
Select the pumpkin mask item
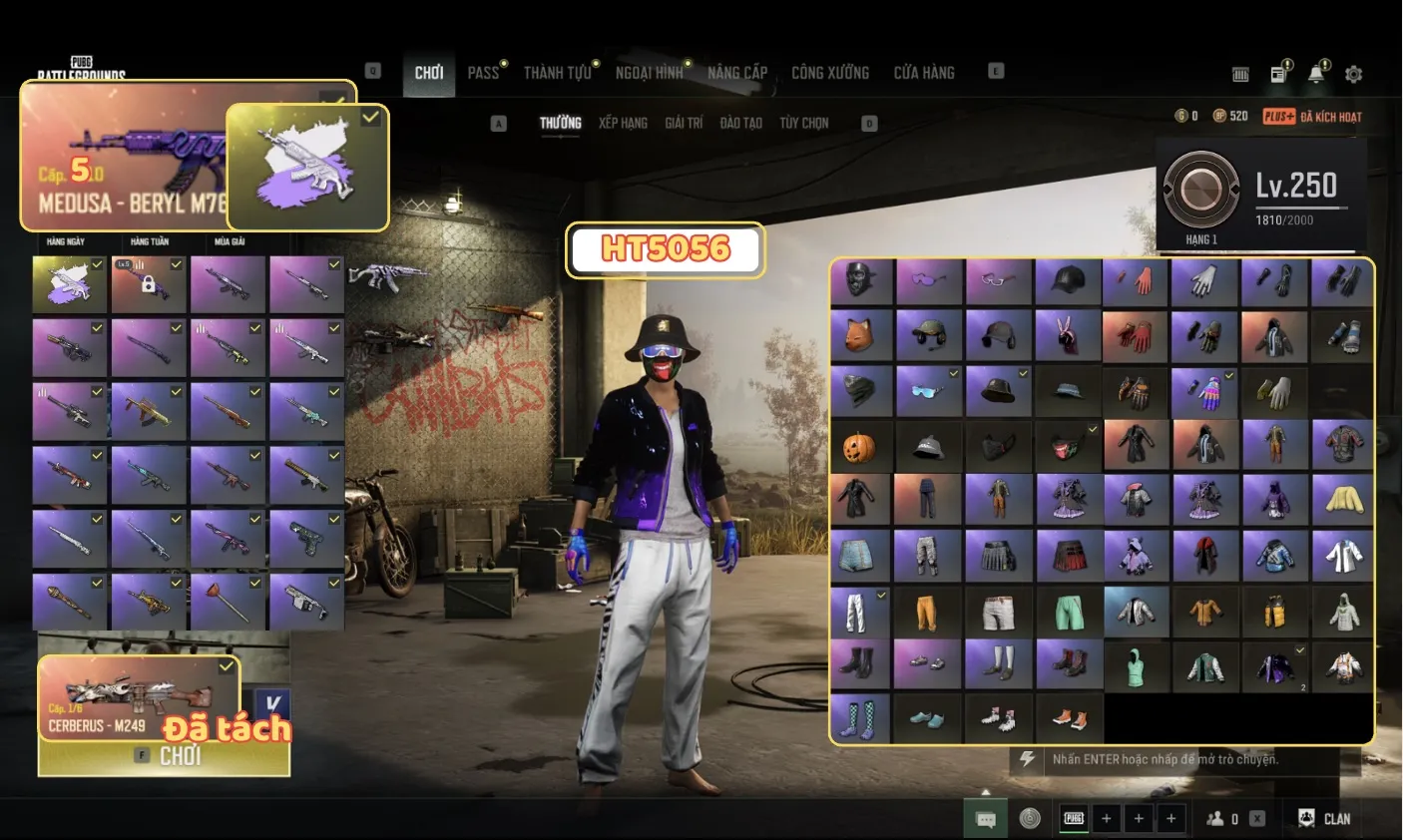[x=859, y=446]
